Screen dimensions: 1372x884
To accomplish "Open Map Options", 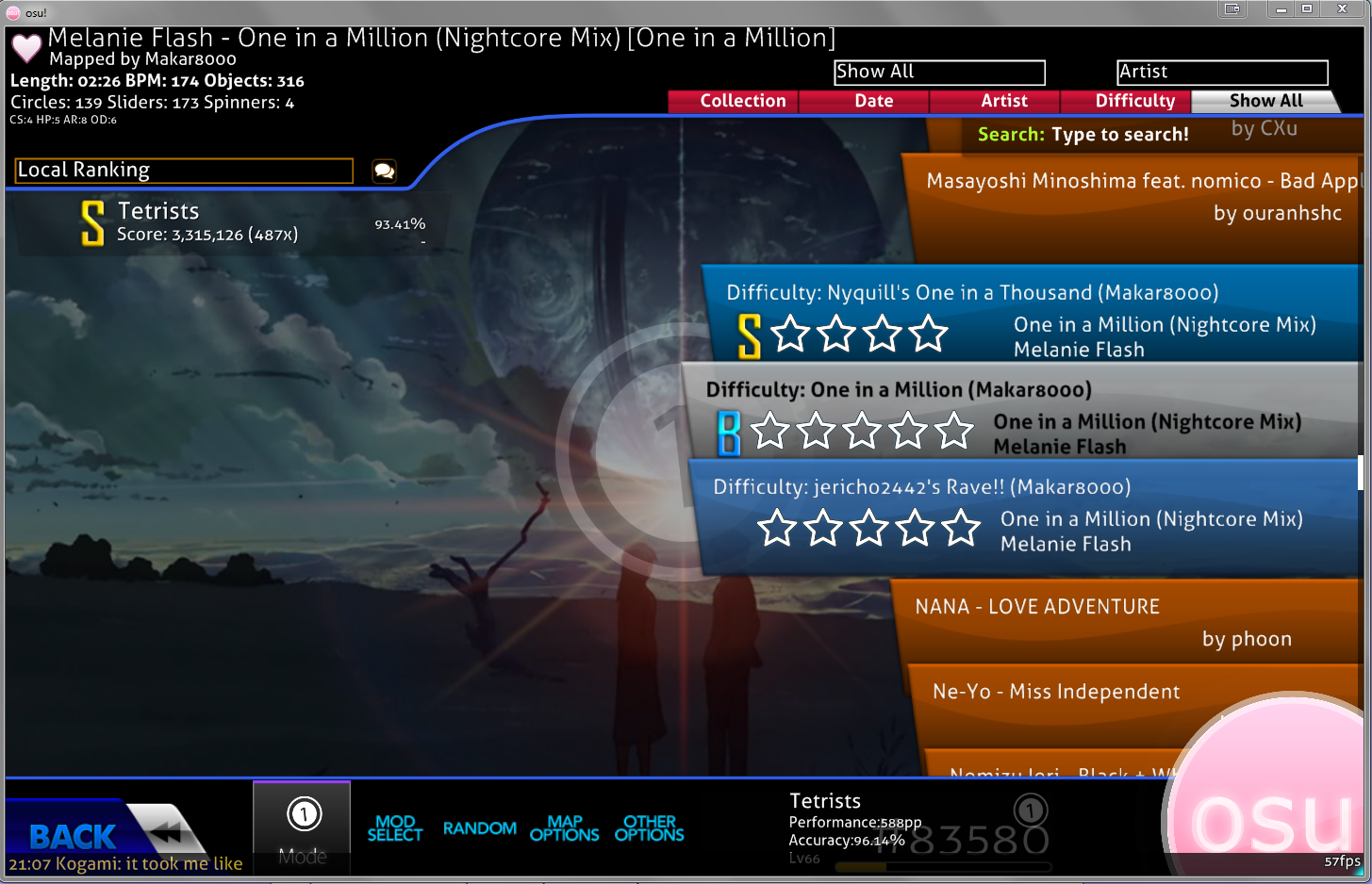I will 564,827.
